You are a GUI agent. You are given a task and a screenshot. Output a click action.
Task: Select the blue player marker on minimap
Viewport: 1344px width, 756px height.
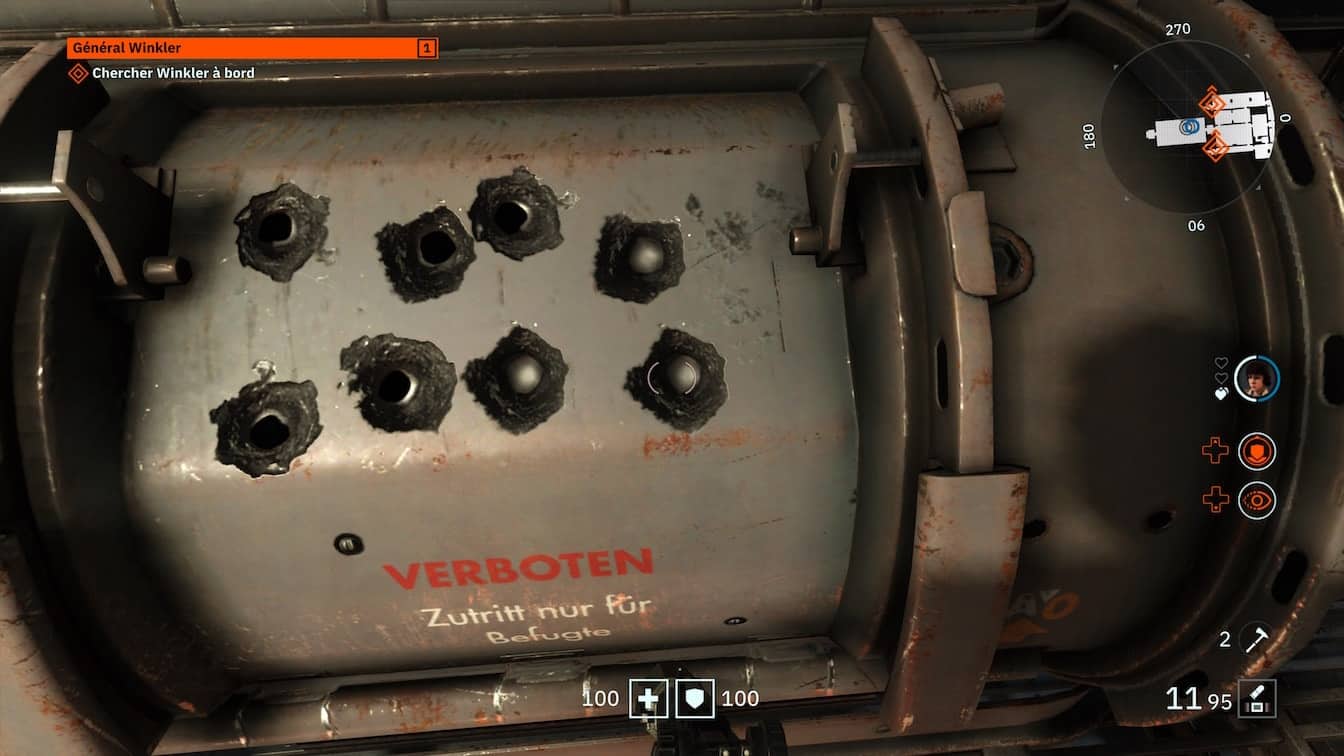[x=1189, y=126]
